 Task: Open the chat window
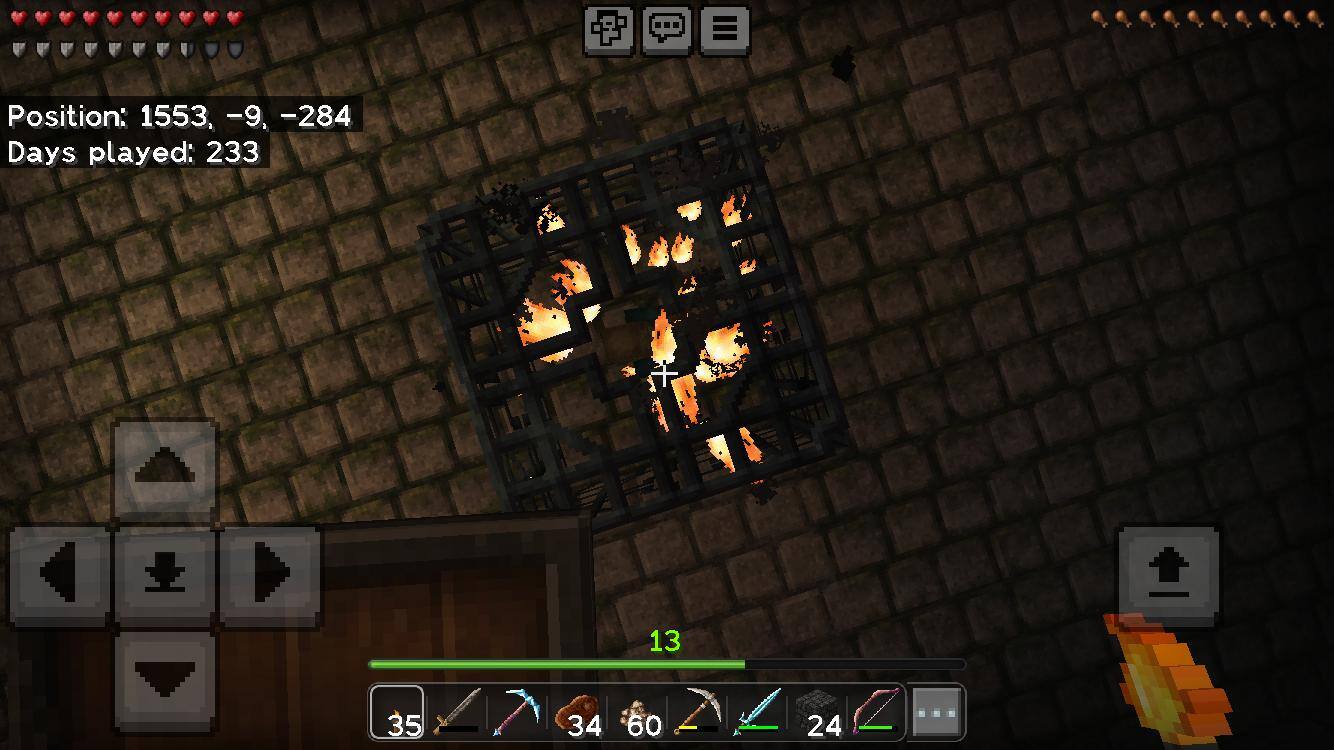[x=667, y=29]
